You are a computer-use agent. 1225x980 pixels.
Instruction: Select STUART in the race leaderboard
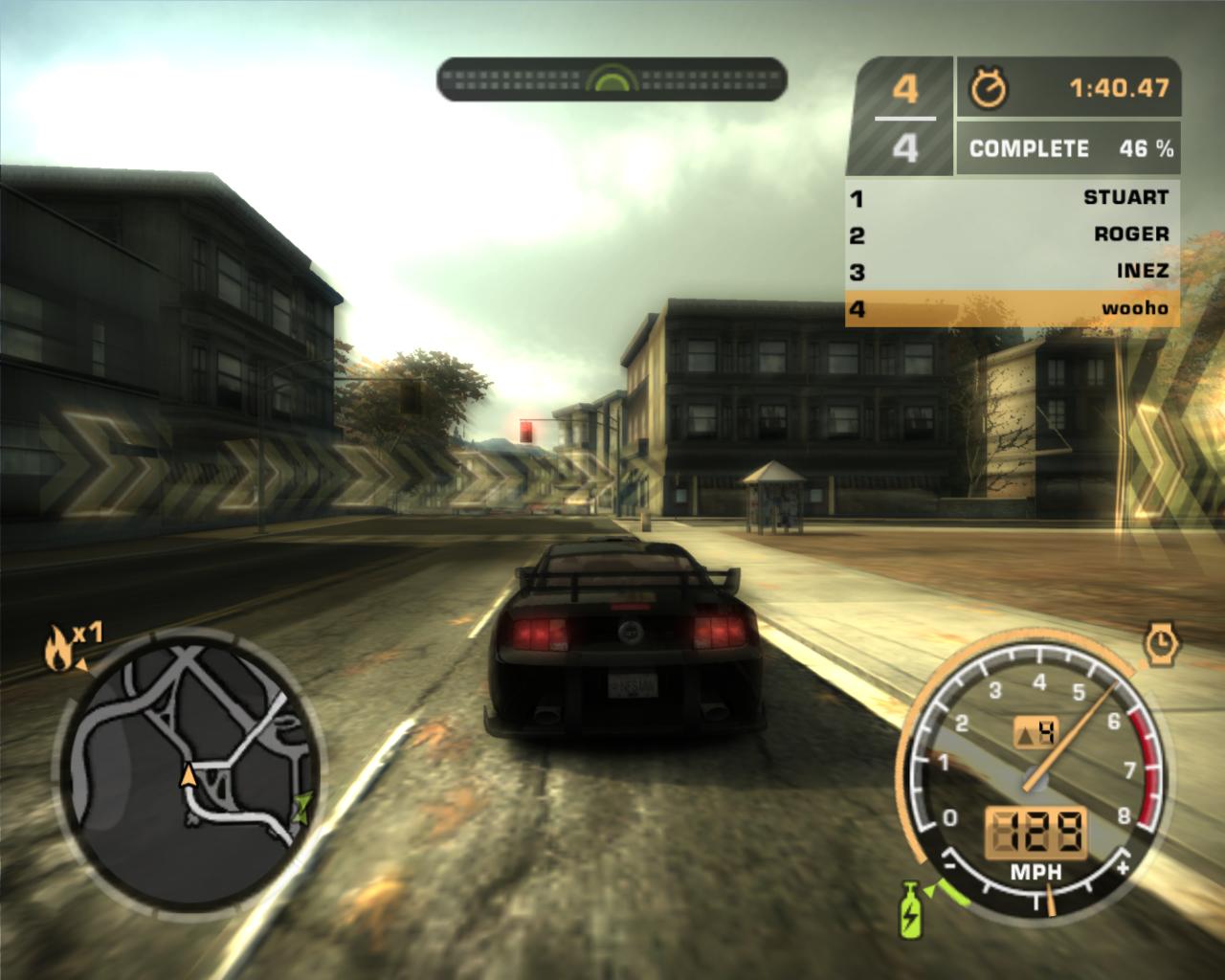tap(1012, 197)
